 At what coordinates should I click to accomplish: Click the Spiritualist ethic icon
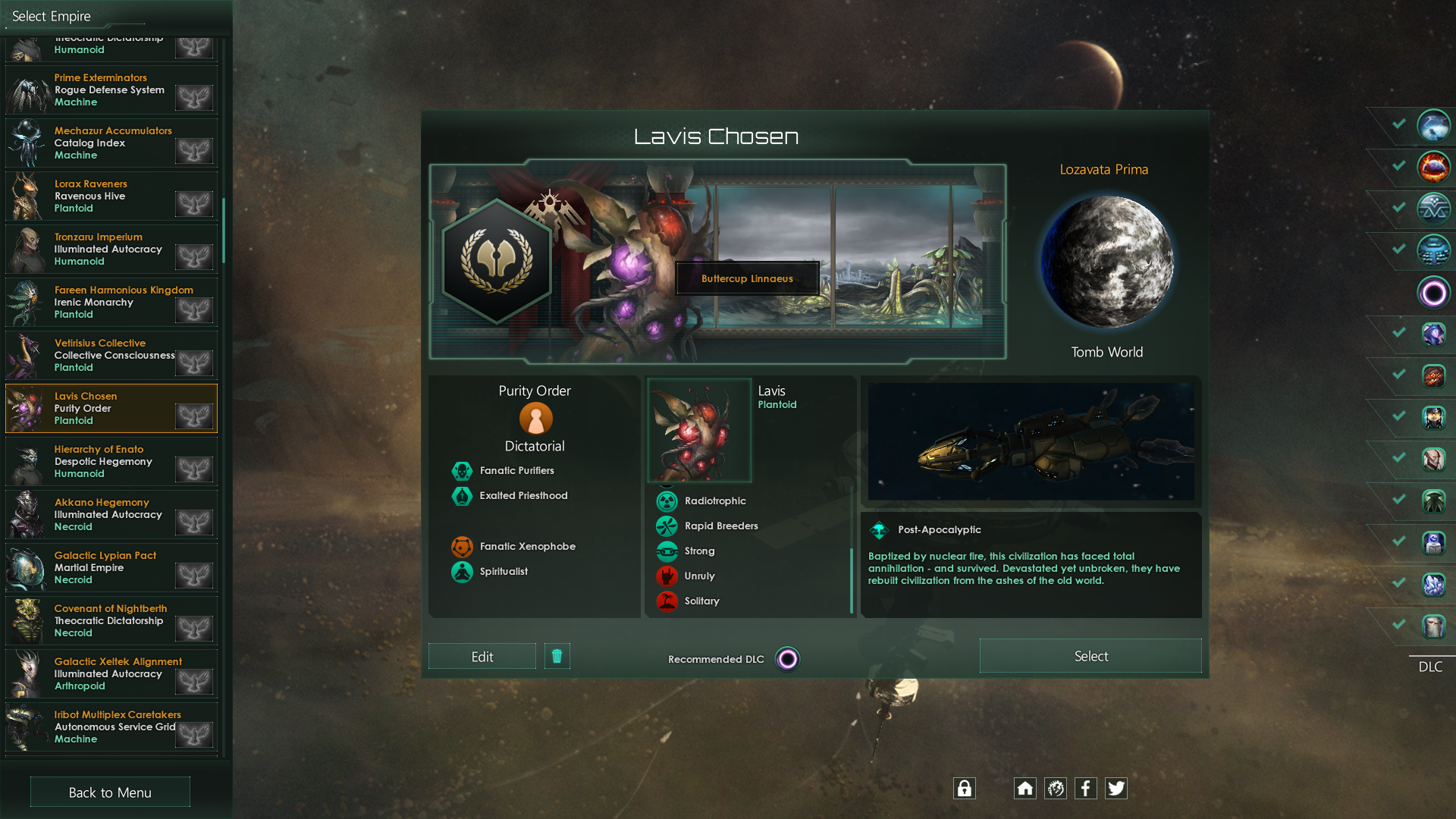tap(463, 572)
